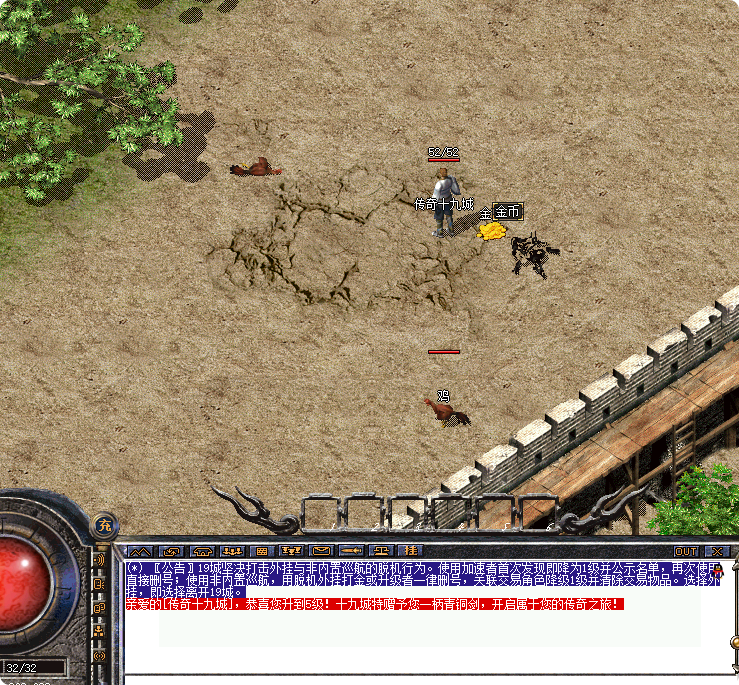Toggle the bottom broadcast signal channel icon
The height and width of the screenshot is (685, 739).
[99, 654]
